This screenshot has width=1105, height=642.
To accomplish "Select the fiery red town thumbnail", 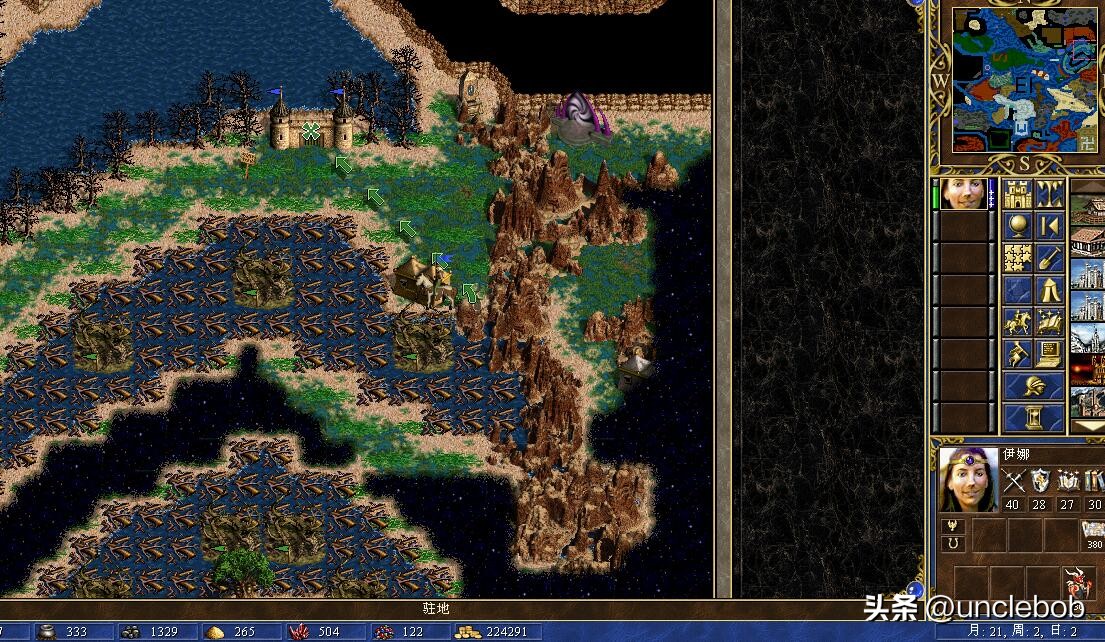I will click(x=1088, y=370).
